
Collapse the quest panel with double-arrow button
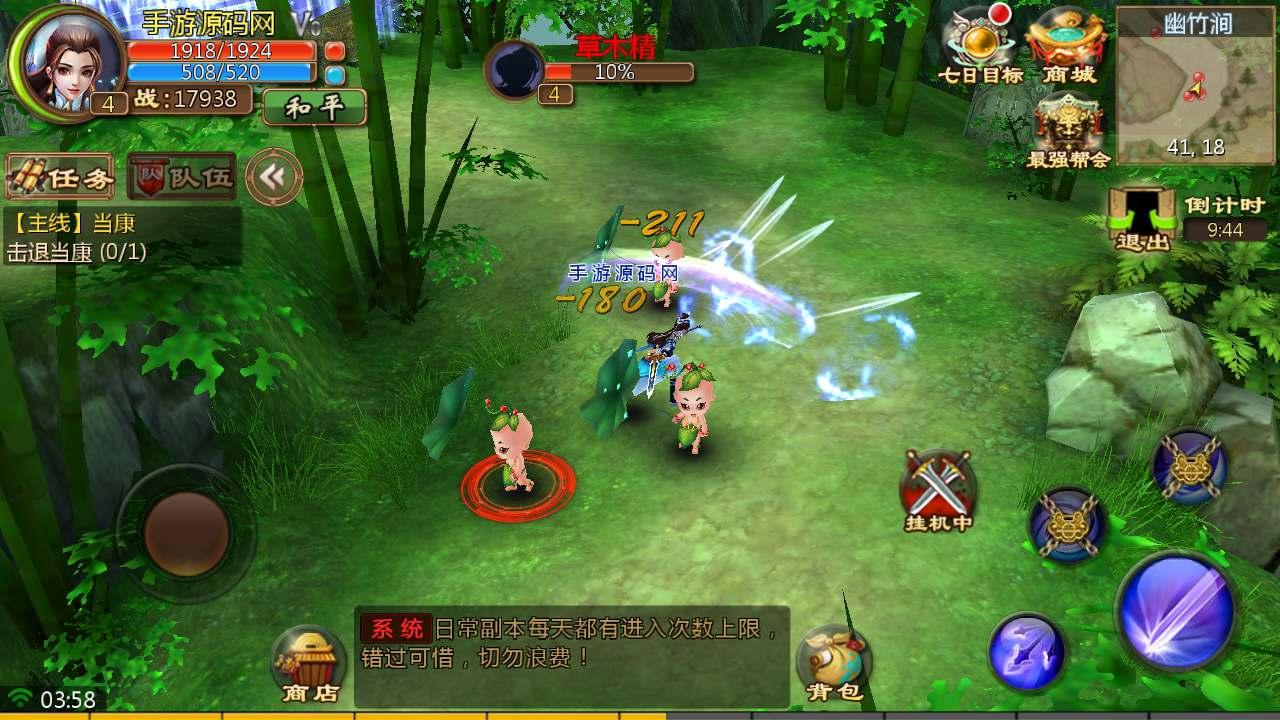(x=273, y=177)
